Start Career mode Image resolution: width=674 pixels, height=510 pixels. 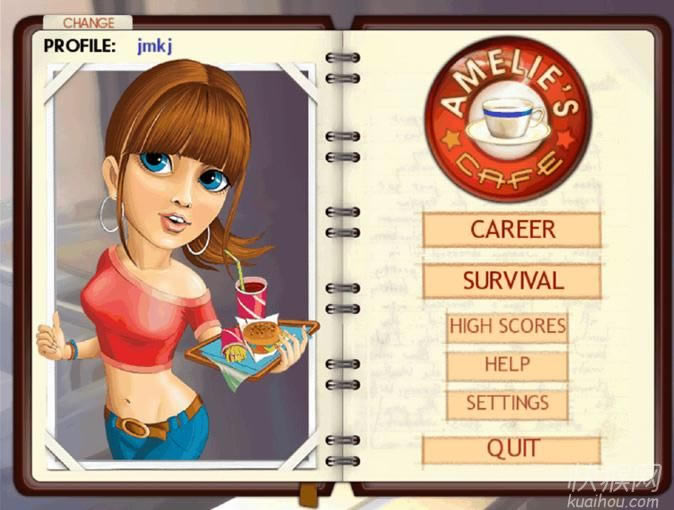click(x=512, y=230)
